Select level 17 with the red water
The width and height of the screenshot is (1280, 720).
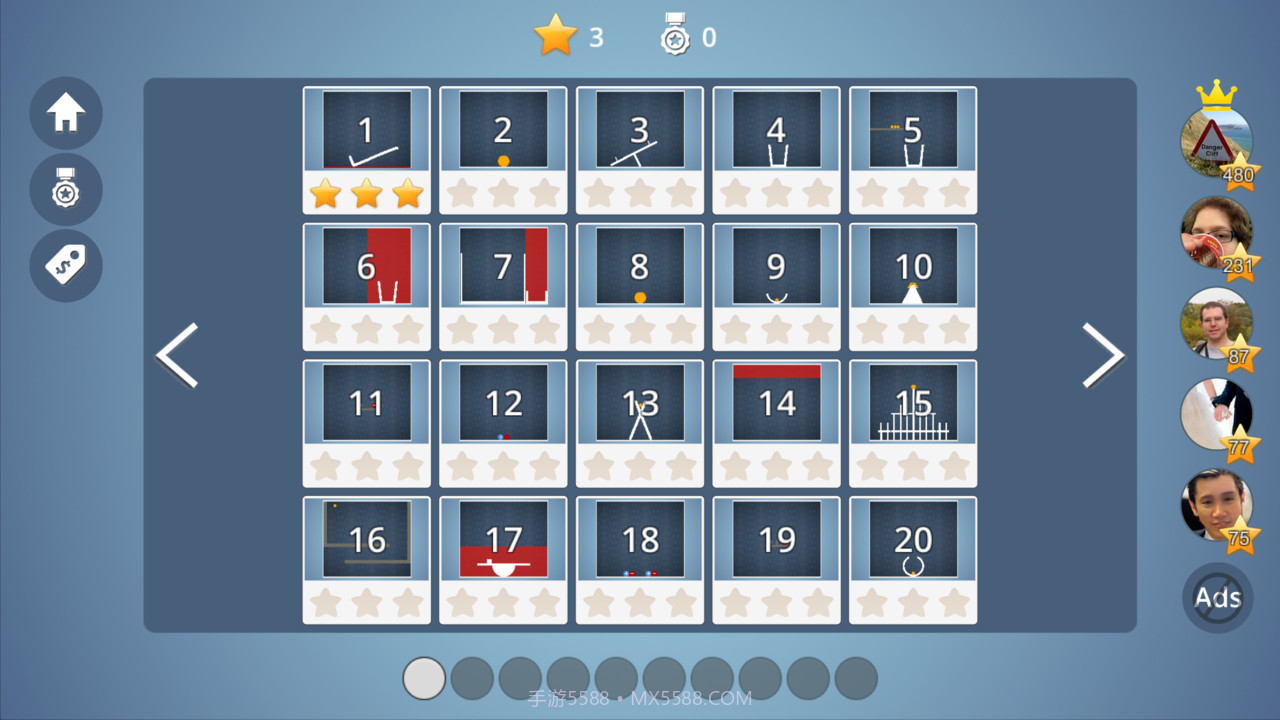(503, 540)
